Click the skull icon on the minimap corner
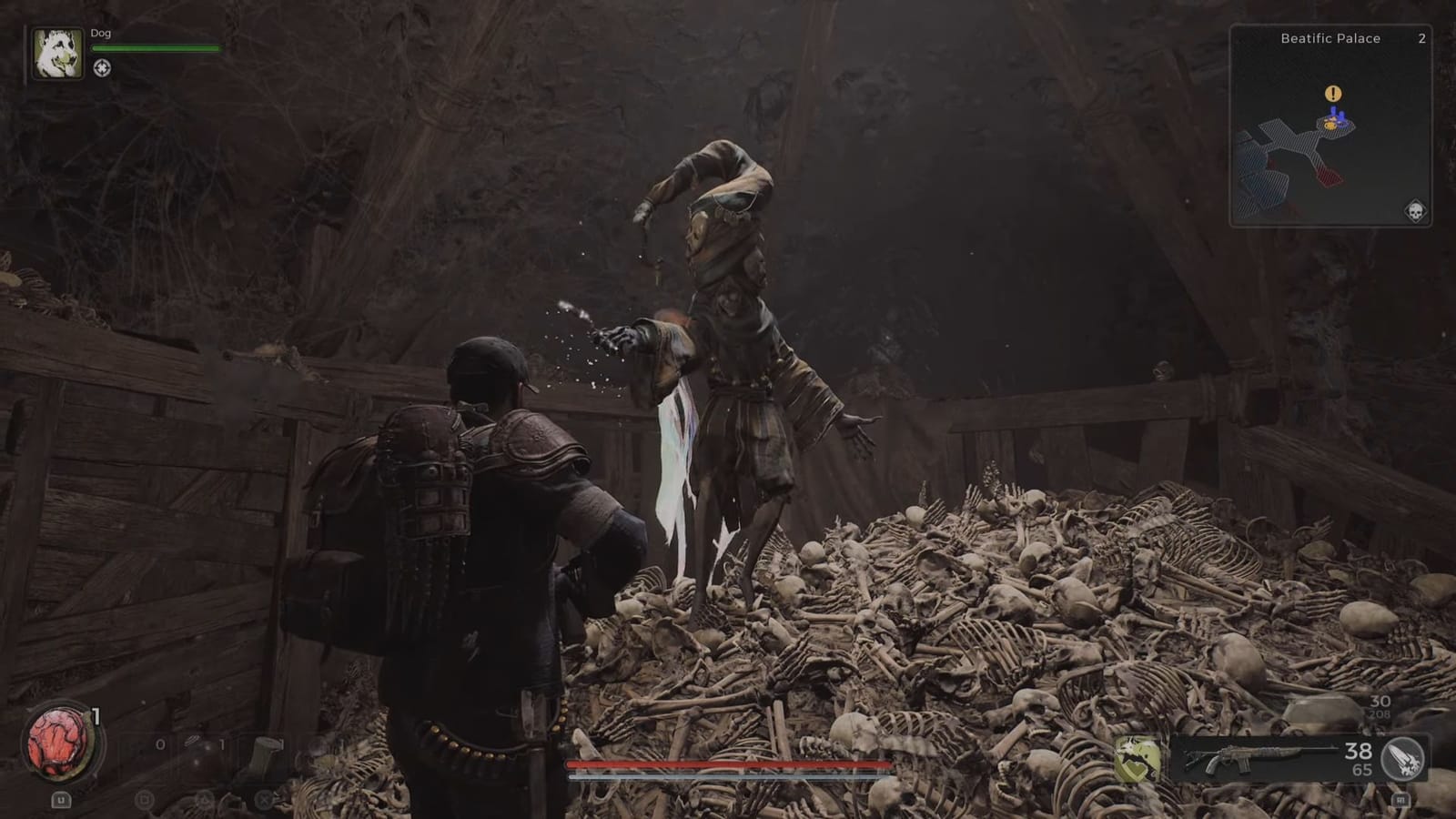 click(1416, 210)
